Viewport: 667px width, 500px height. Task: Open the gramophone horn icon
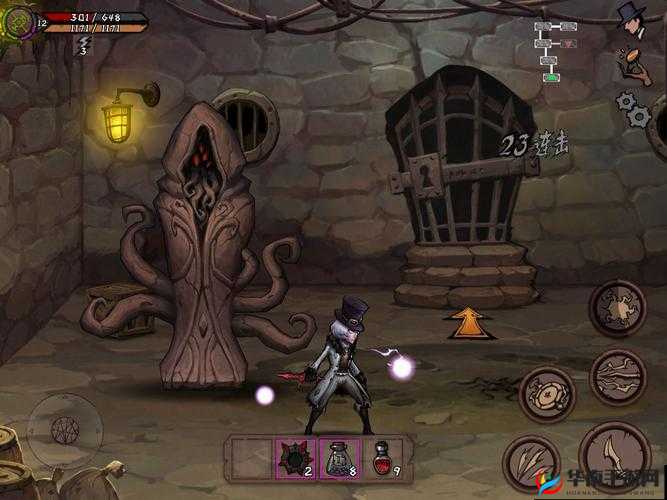point(630,62)
